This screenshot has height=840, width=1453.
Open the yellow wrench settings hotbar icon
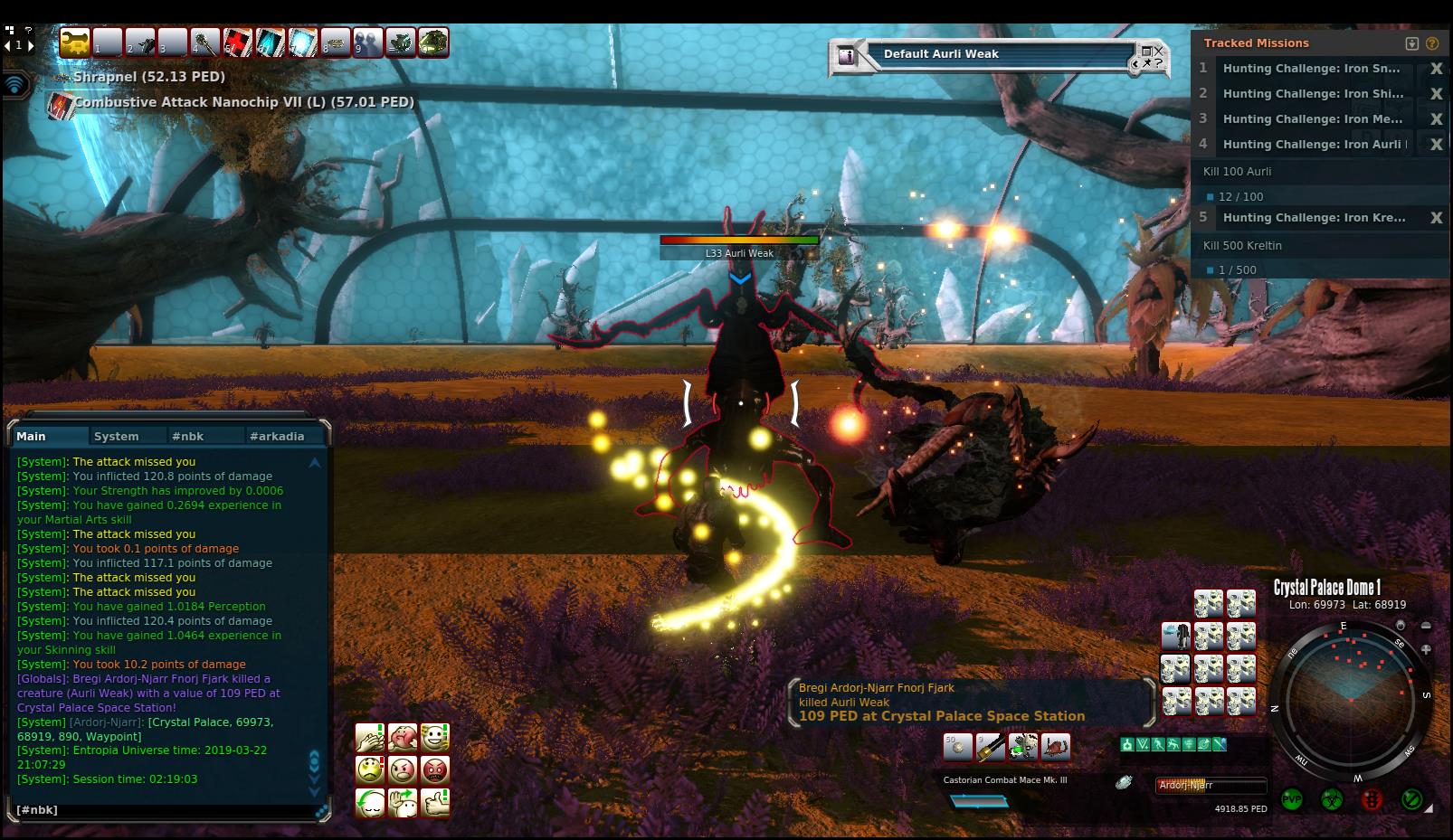[x=74, y=42]
